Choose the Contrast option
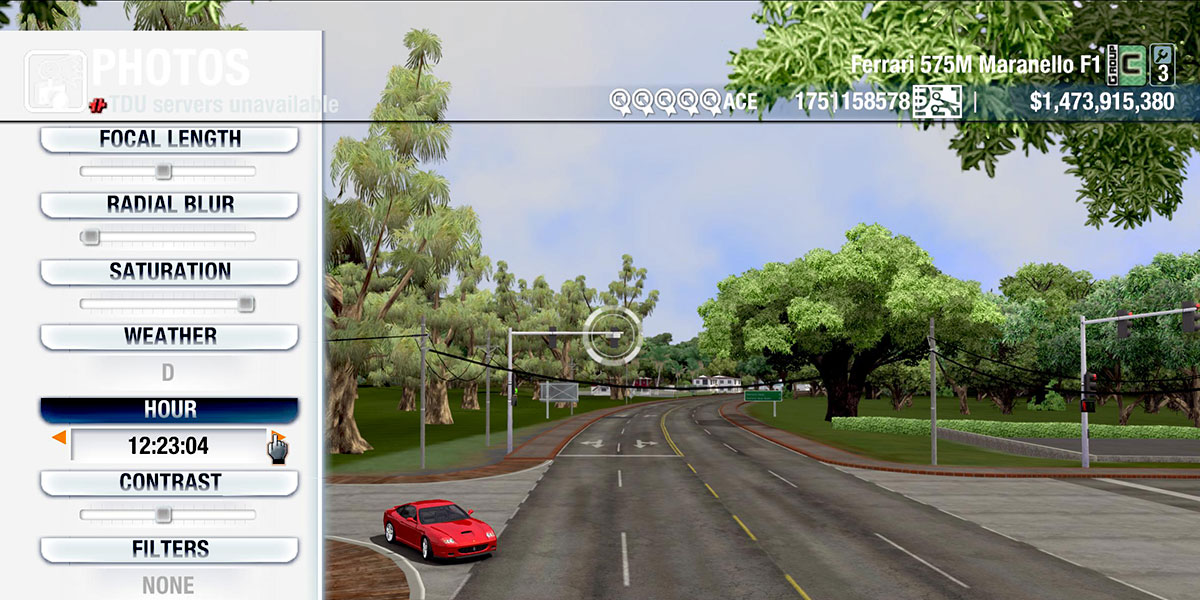This screenshot has width=1200, height=600. (x=169, y=482)
